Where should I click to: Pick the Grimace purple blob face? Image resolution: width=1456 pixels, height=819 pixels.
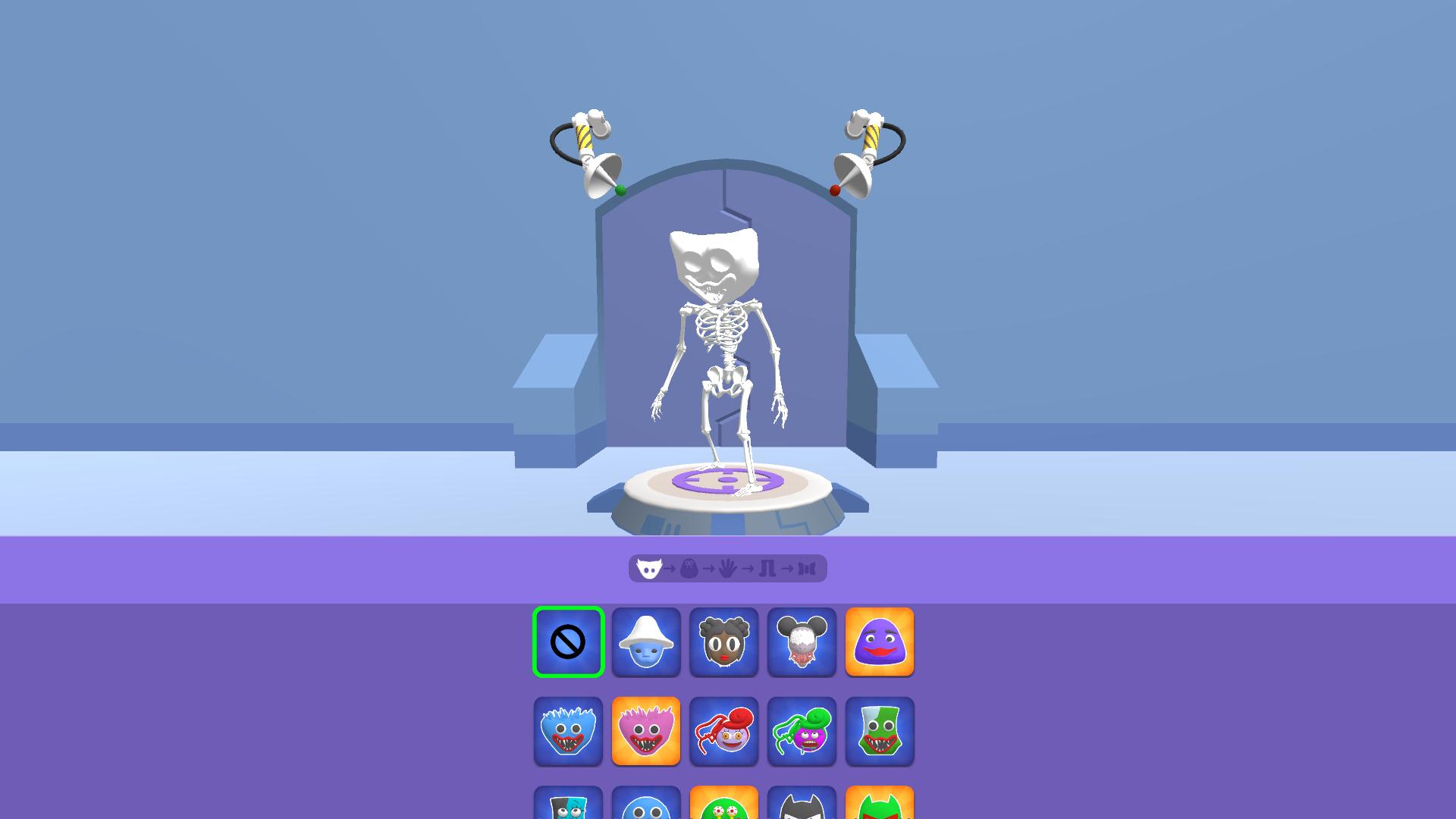click(879, 643)
